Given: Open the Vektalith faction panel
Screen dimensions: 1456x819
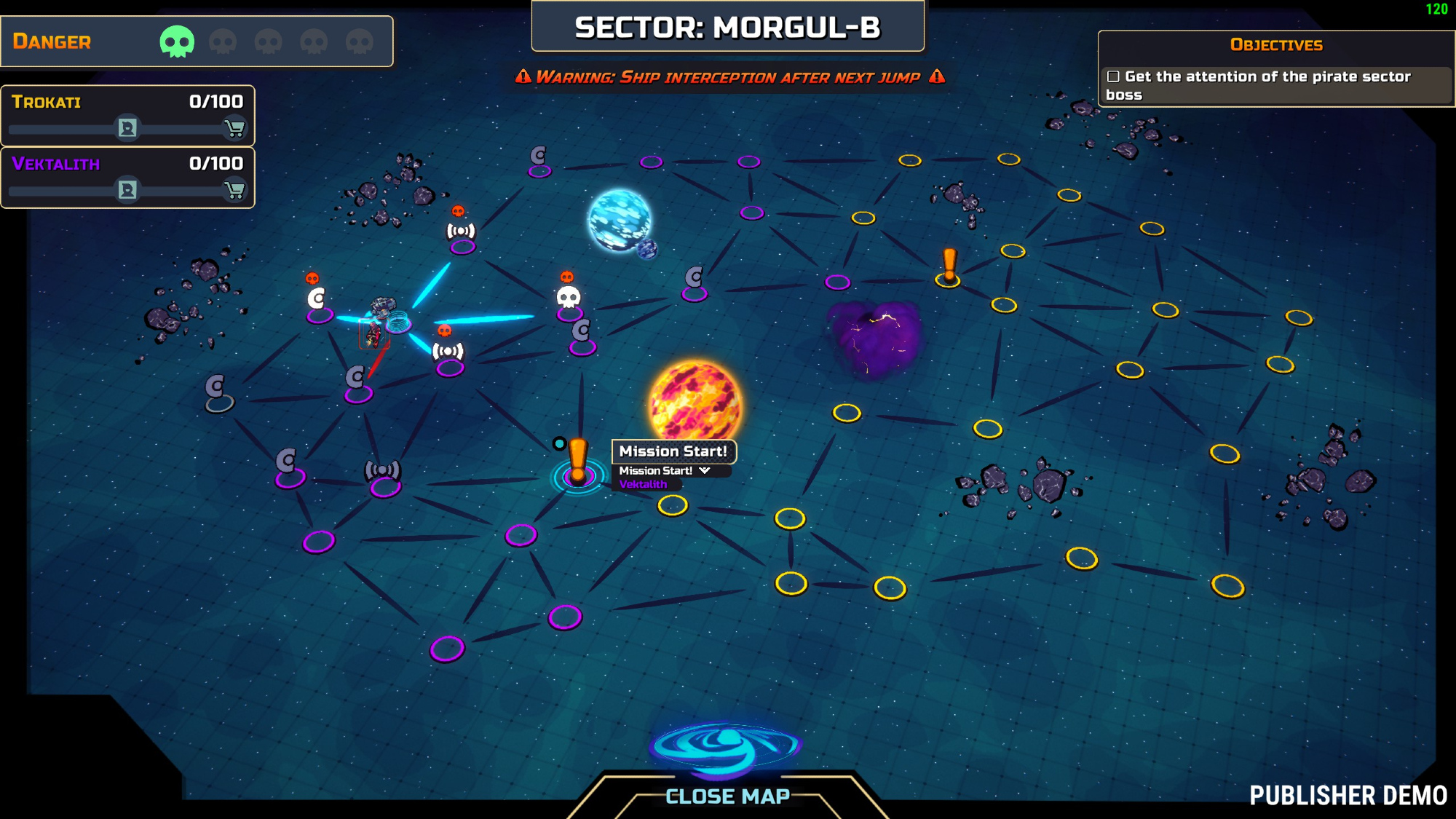Looking at the screenshot, I should [x=56, y=164].
